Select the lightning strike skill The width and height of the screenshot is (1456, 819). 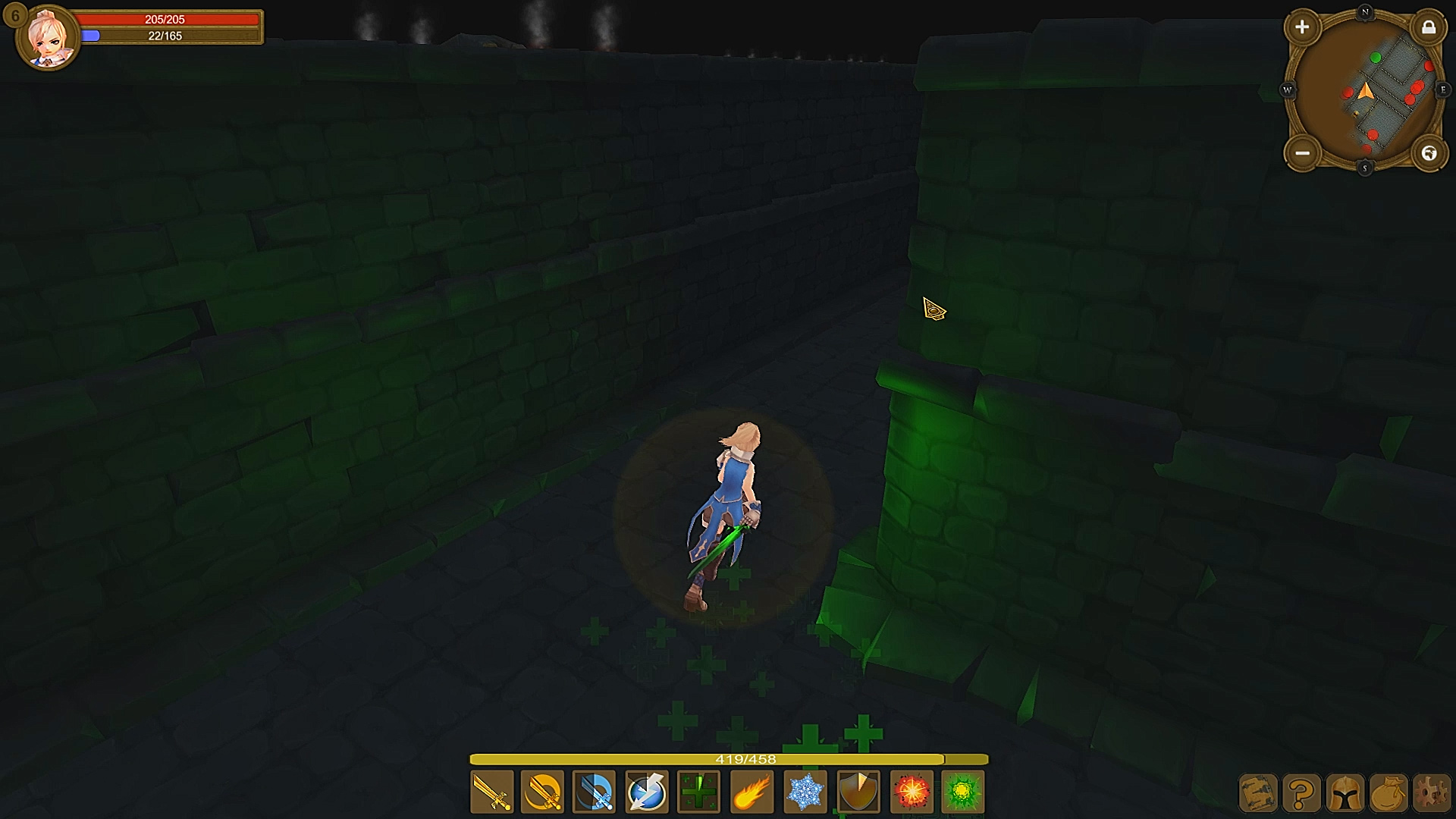[x=648, y=791]
